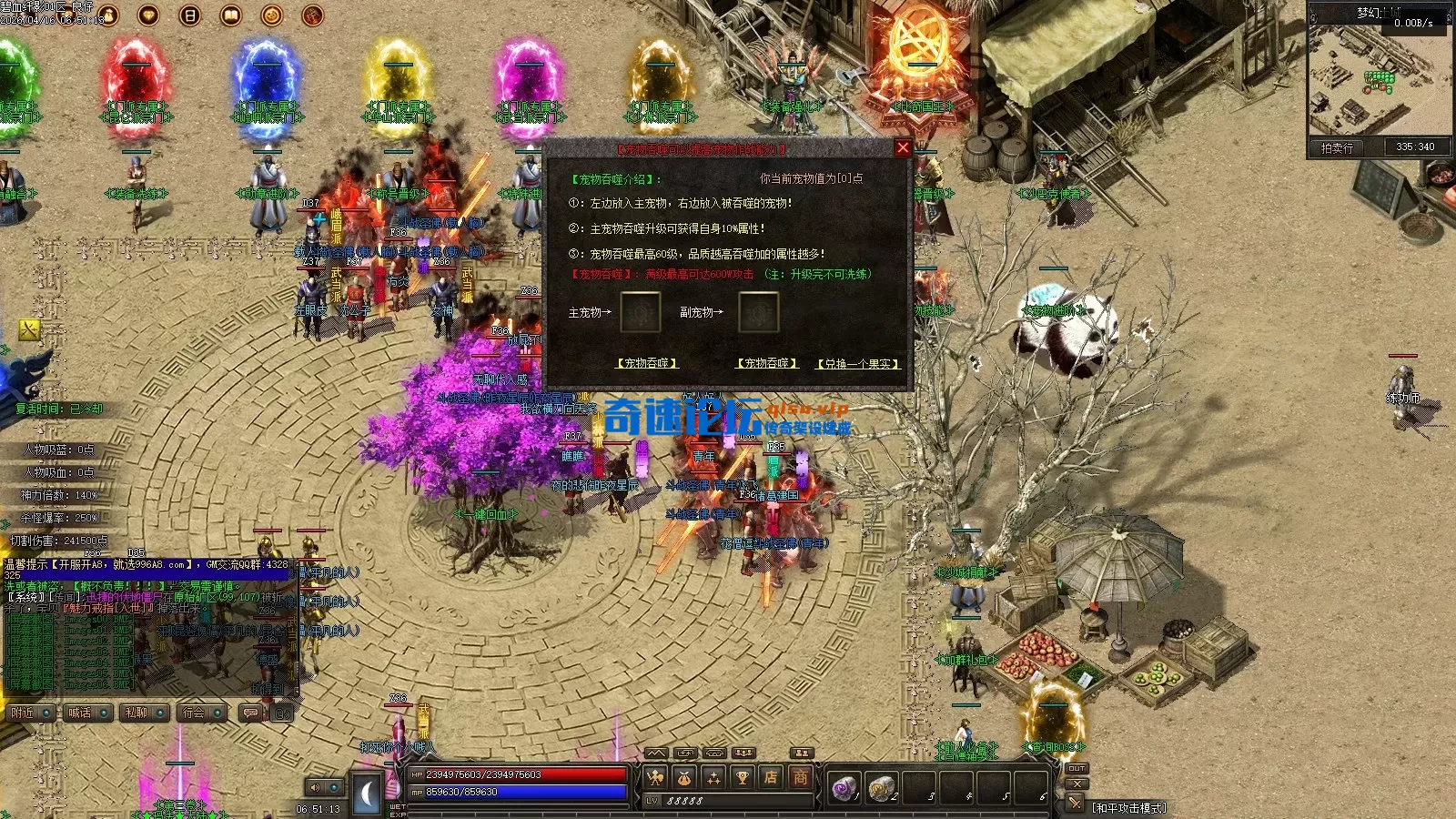Choose the 兑换一个果实 option
1456x819 pixels.
click(x=858, y=364)
